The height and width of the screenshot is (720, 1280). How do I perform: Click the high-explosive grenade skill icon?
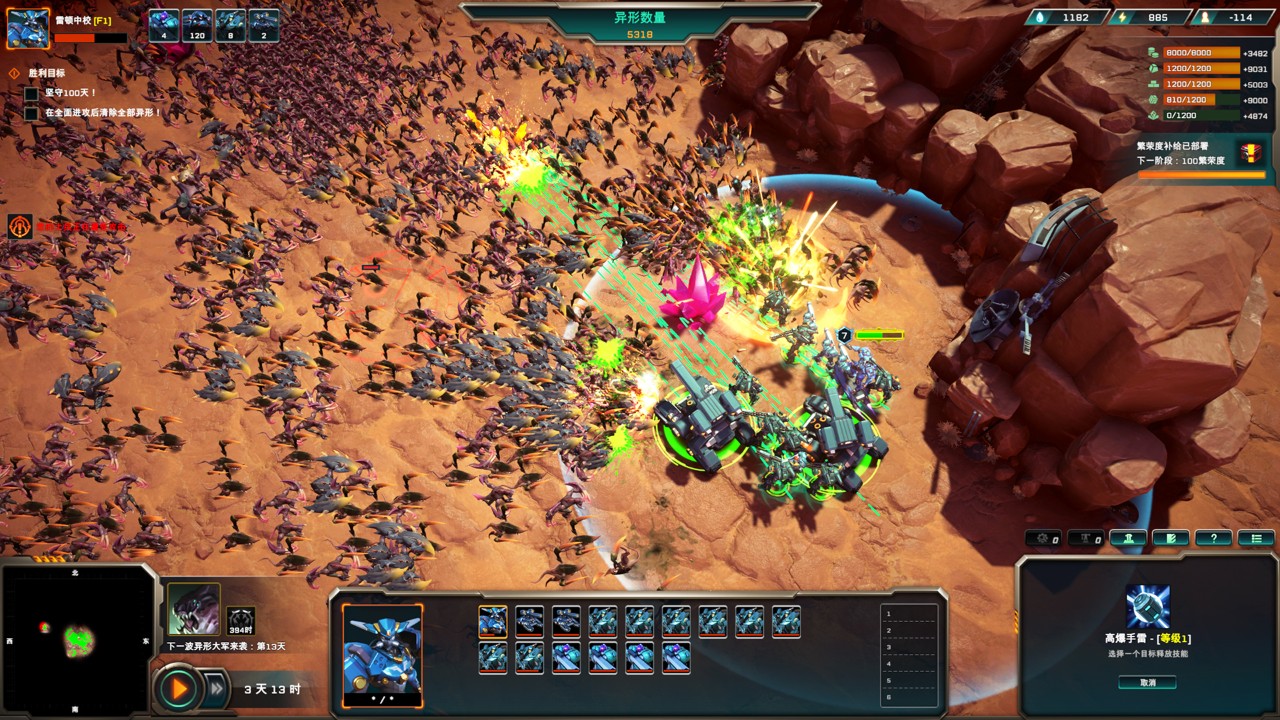(x=1147, y=606)
